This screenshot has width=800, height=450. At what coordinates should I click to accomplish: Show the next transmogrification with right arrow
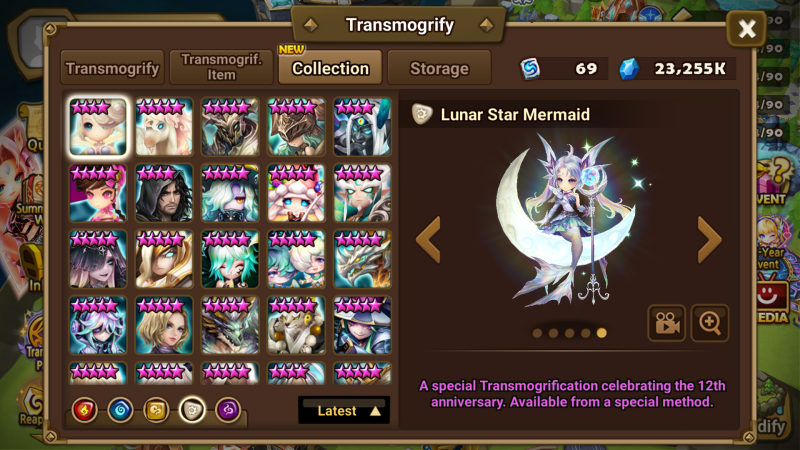pyautogui.click(x=709, y=240)
